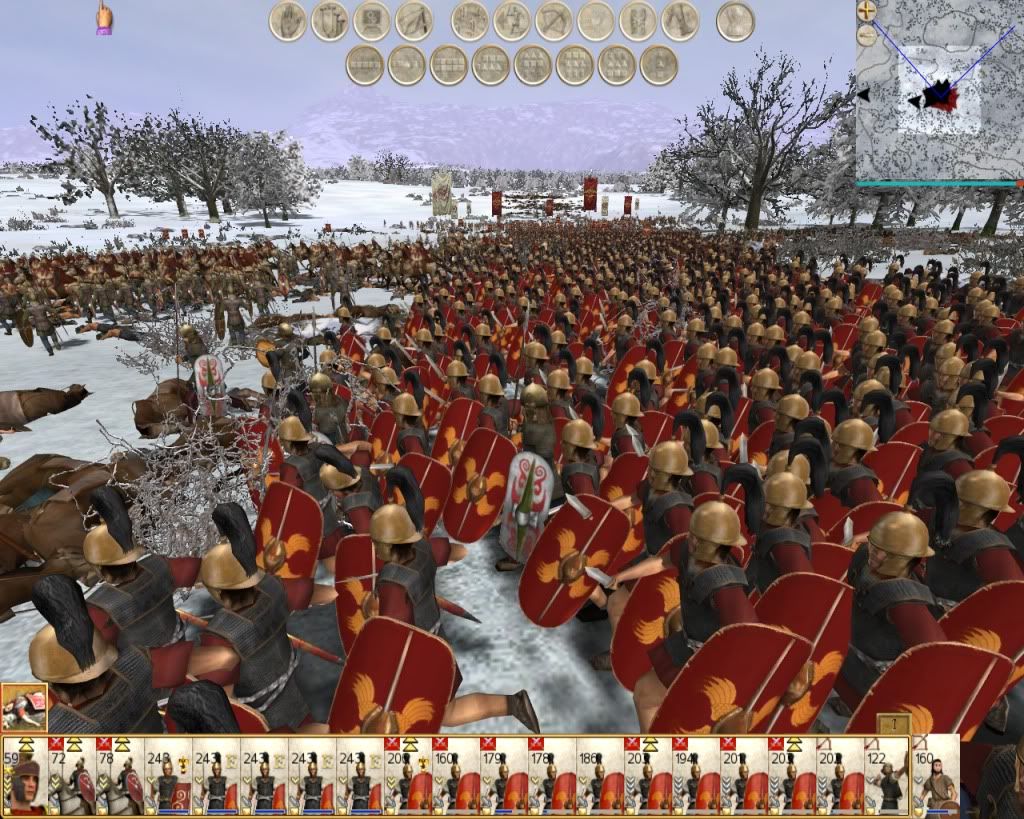Activate the bow-and-arrow fire-at-will button
Image resolution: width=1024 pixels, height=819 pixels.
pos(553,21)
